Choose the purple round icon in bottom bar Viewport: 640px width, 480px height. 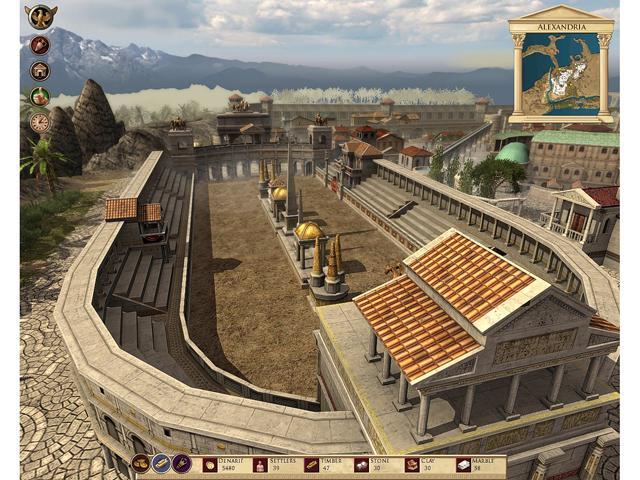pos(181,464)
